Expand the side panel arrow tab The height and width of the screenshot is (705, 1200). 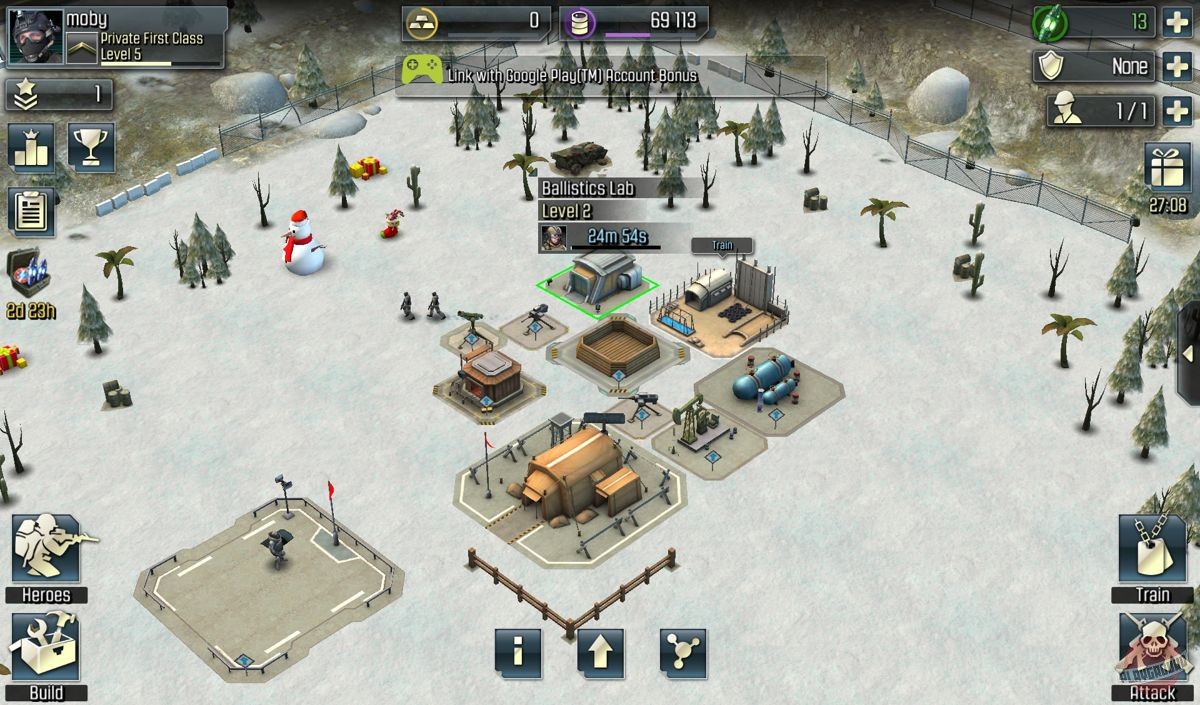pos(1188,354)
